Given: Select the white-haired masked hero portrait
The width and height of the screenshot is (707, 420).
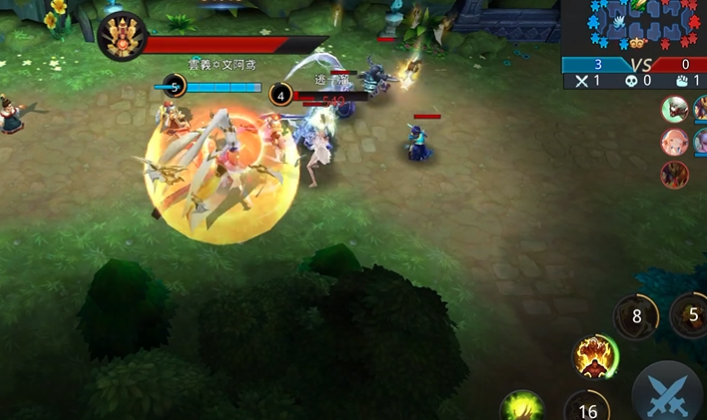Looking at the screenshot, I should (675, 109).
